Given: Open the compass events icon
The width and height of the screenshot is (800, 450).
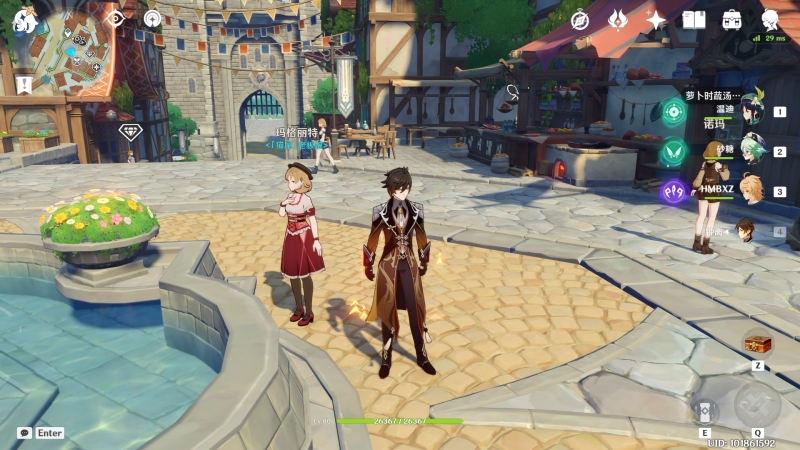Looking at the screenshot, I should [580, 20].
